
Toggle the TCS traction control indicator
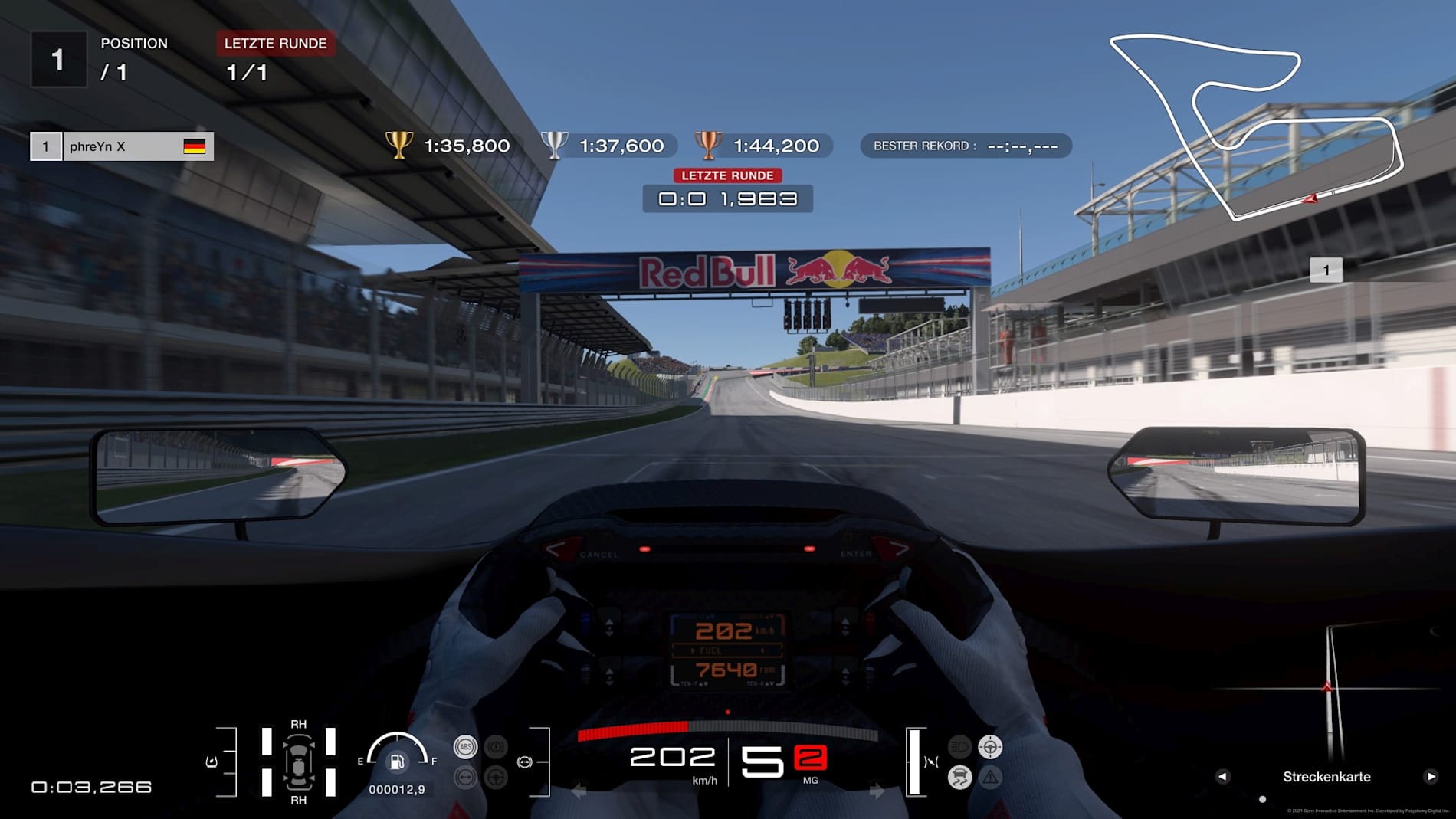[x=959, y=776]
